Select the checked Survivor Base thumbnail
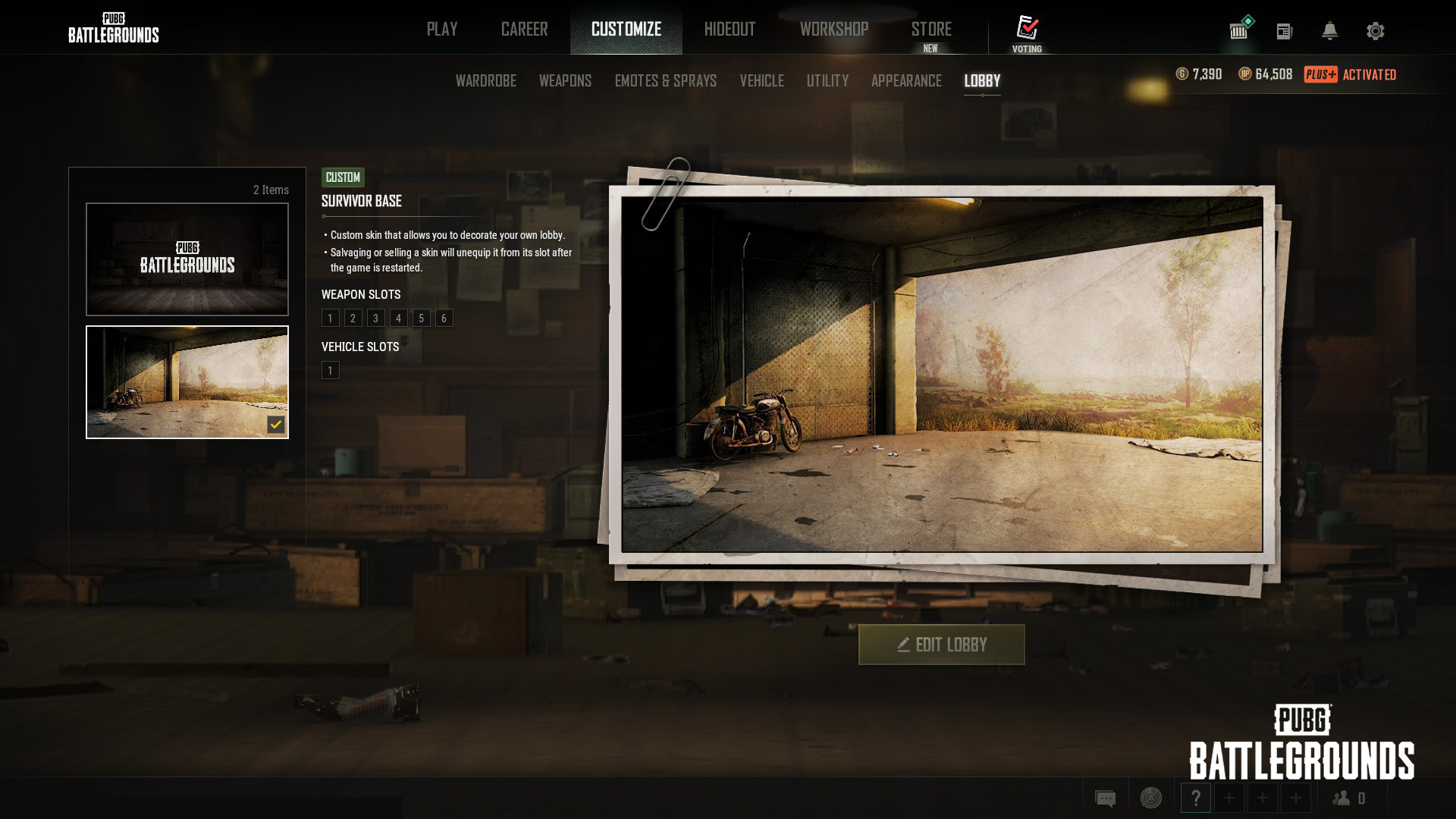Viewport: 1456px width, 819px height. click(x=187, y=381)
